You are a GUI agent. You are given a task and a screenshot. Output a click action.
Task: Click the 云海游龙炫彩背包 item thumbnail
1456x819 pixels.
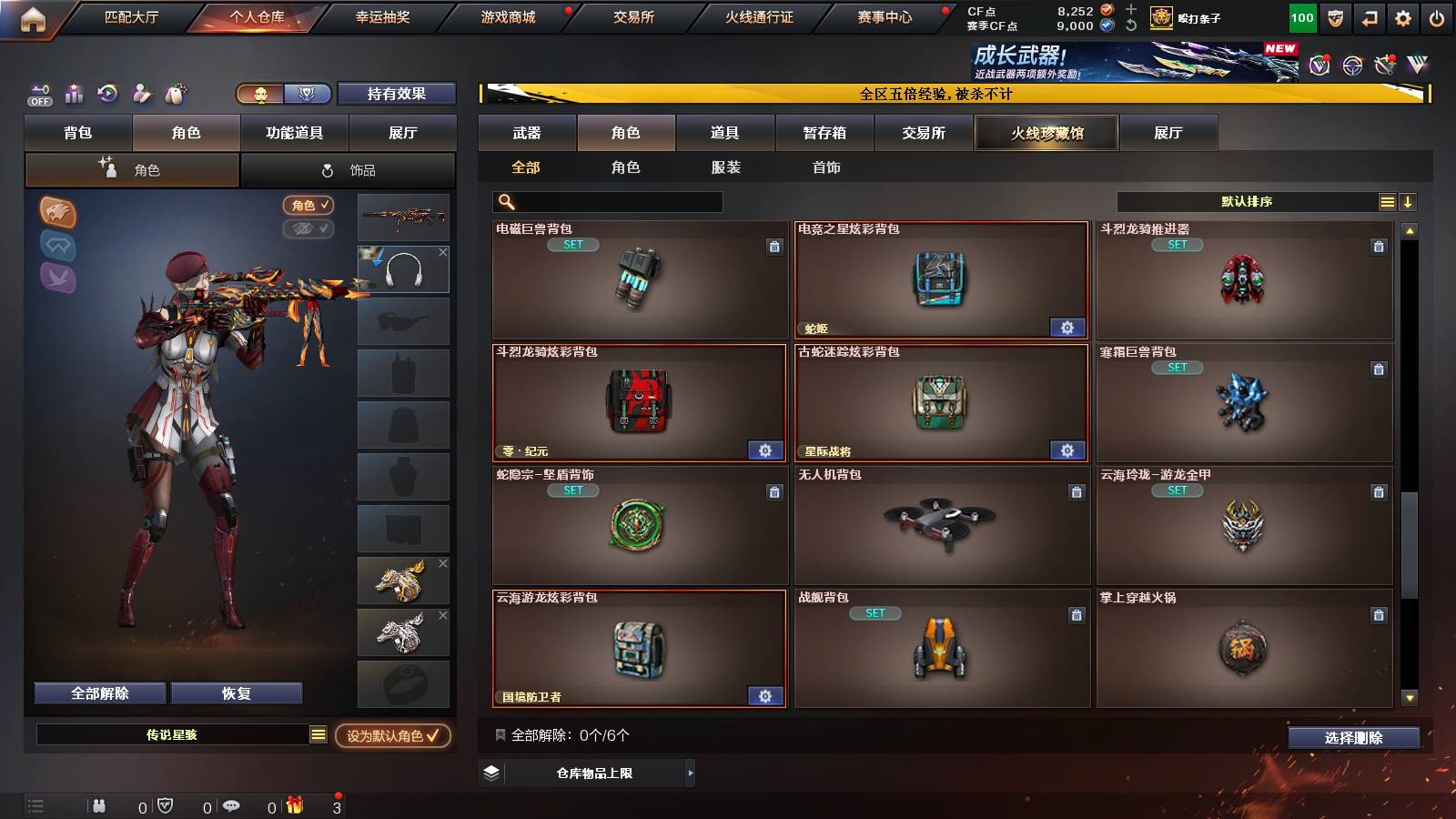[637, 651]
